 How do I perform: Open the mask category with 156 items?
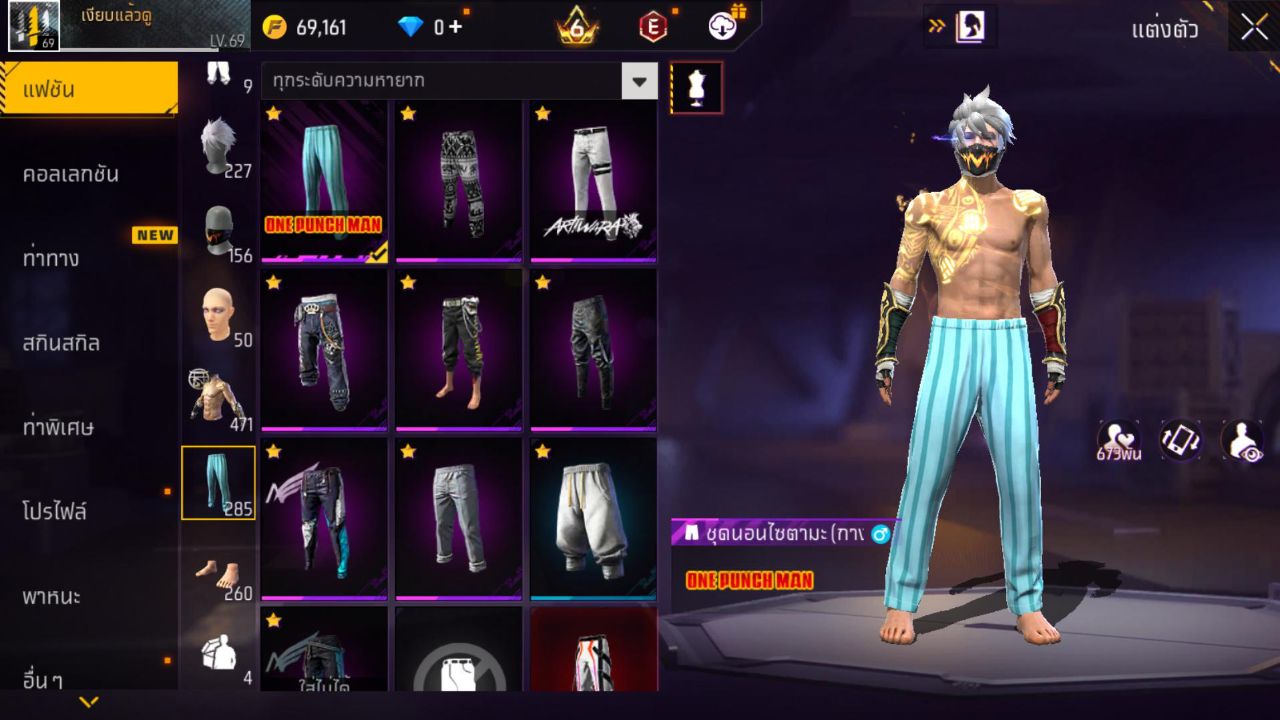pyautogui.click(x=218, y=232)
